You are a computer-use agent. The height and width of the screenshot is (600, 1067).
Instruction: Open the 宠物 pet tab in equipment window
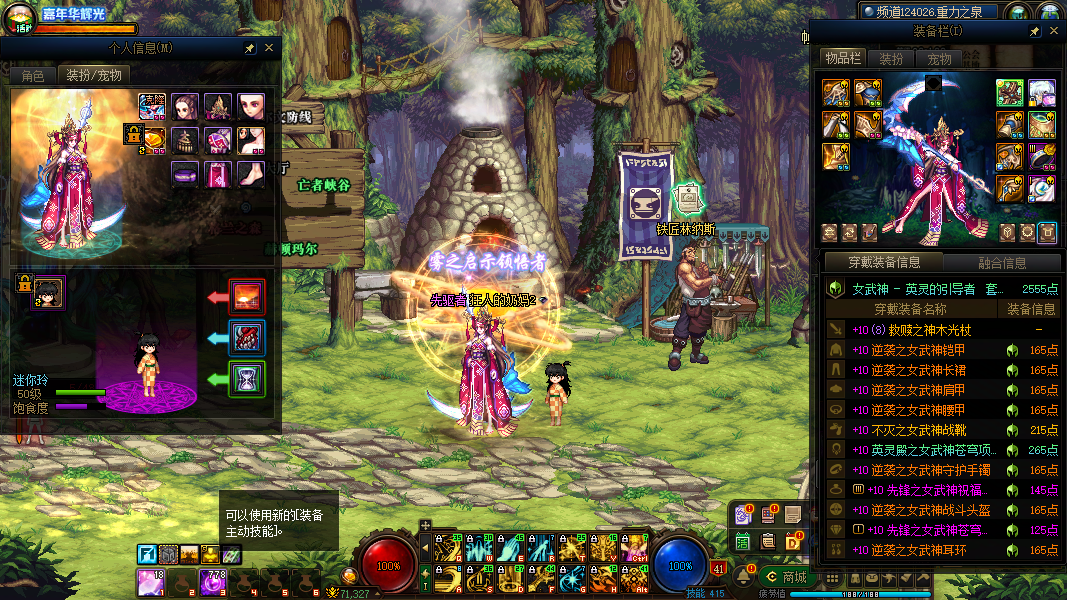point(939,59)
